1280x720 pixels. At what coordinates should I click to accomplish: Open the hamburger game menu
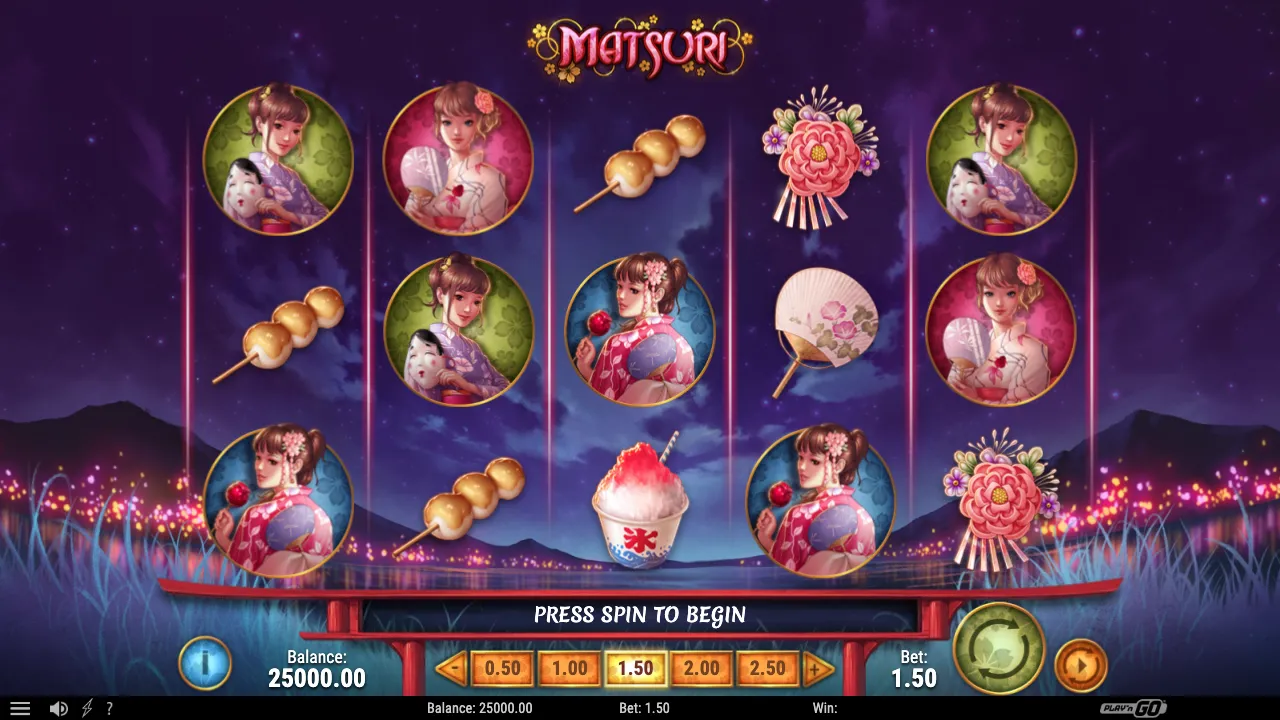(x=22, y=707)
